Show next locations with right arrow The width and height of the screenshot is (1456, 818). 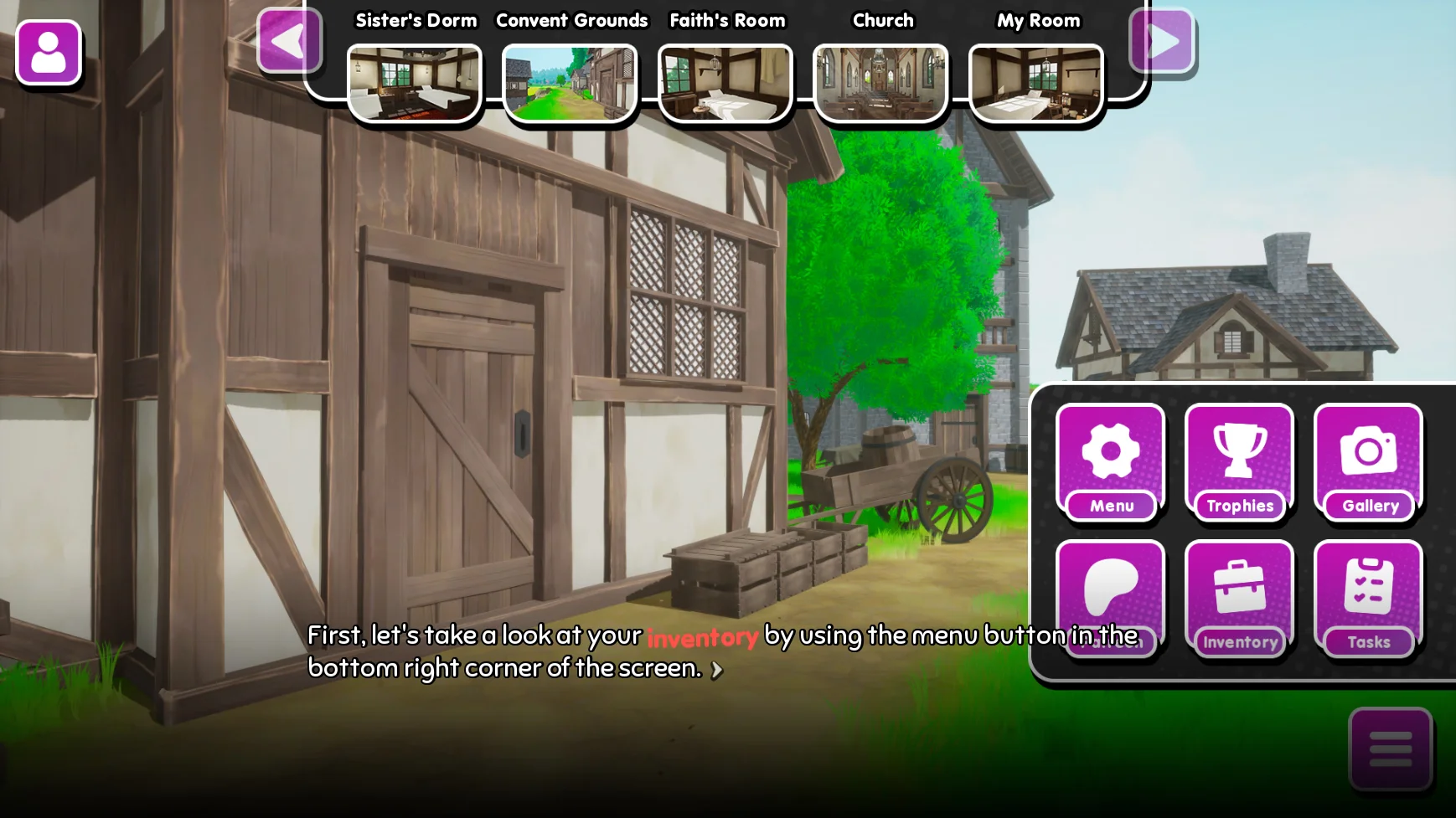(x=1162, y=40)
